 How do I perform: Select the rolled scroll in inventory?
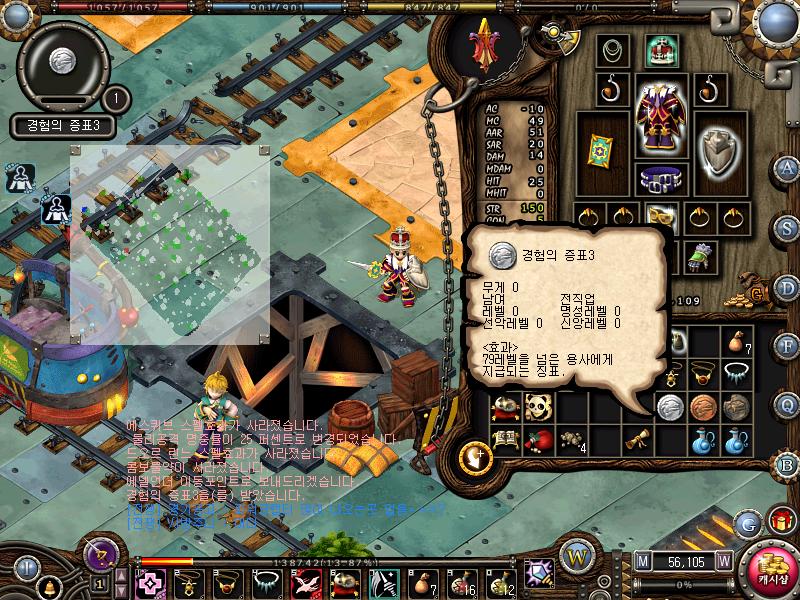click(x=636, y=439)
